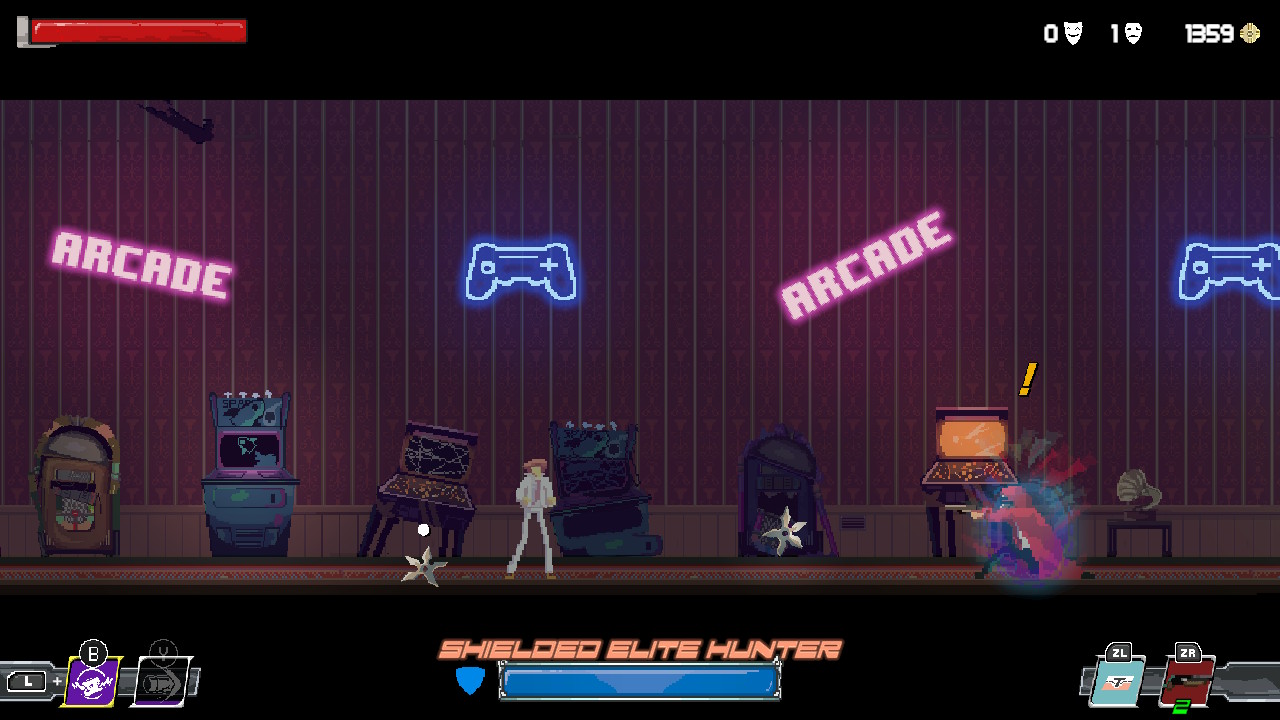This screenshot has height=720, width=1280.
Task: Click the tragedy mask counter icon
Action: (1131, 33)
